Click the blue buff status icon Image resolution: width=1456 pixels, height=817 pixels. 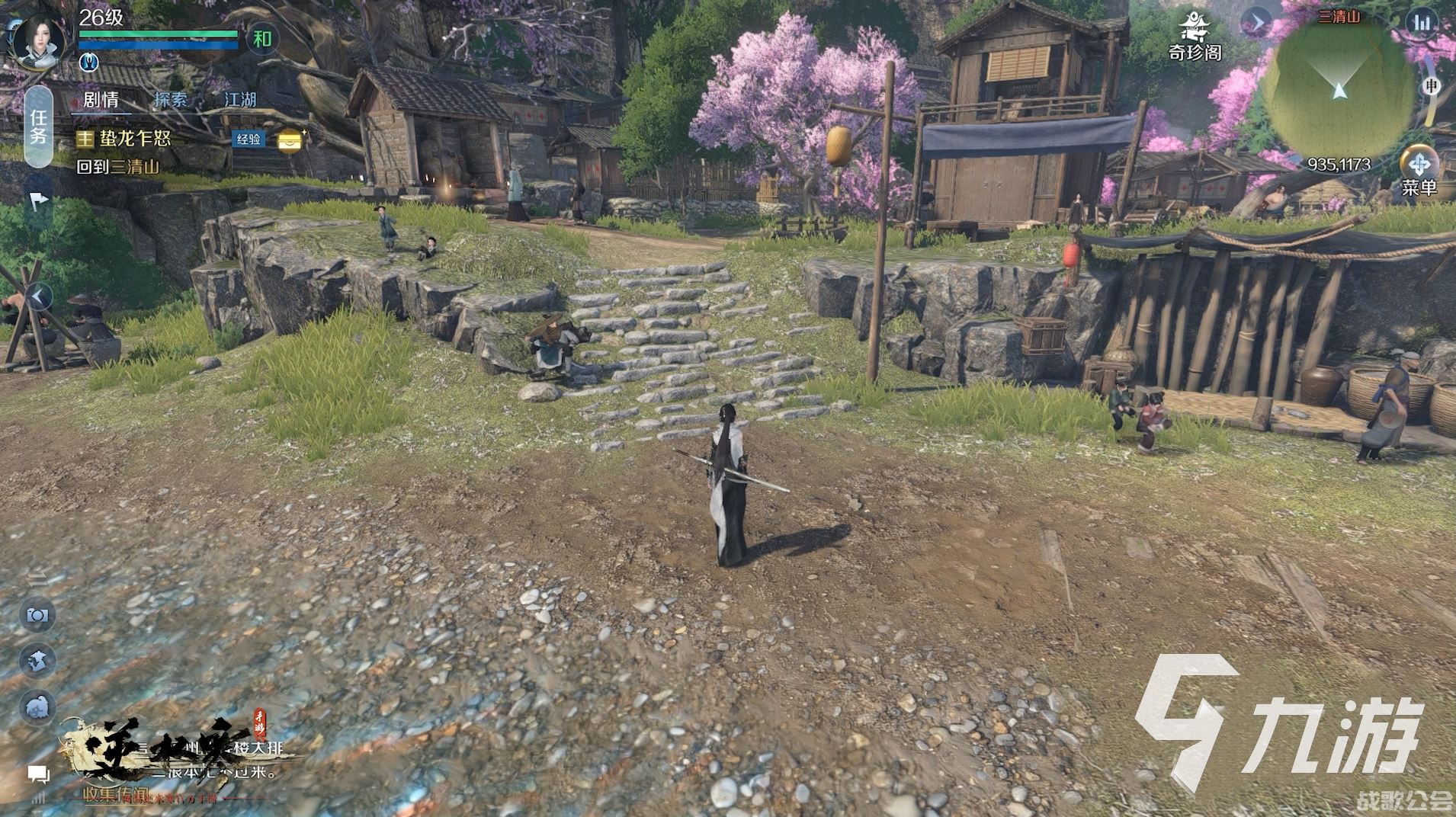88,62
